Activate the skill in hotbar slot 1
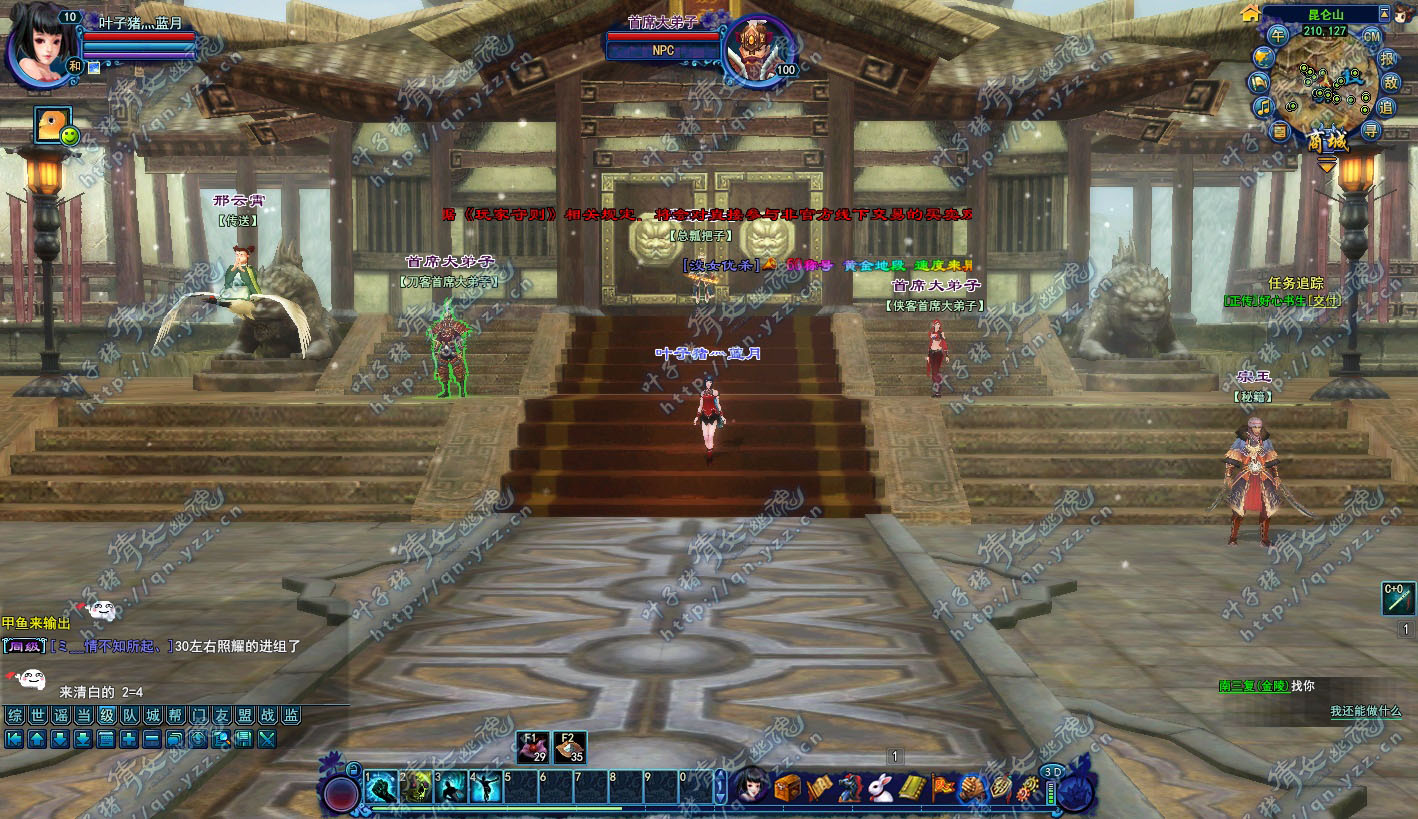The image size is (1418, 819). 382,789
